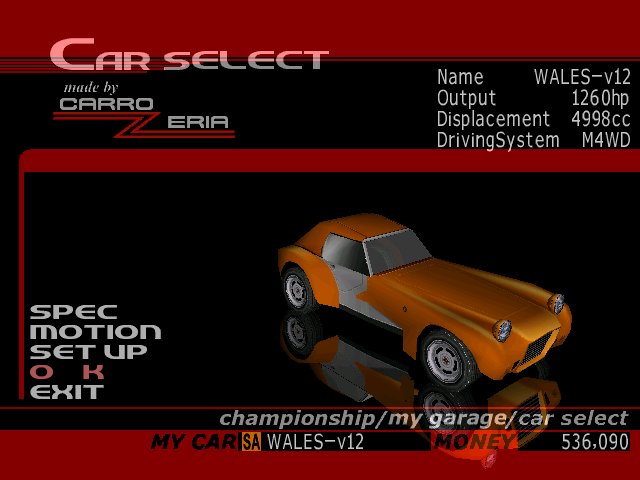Select EXIT to leave car select
The image size is (640, 480).
point(67,392)
